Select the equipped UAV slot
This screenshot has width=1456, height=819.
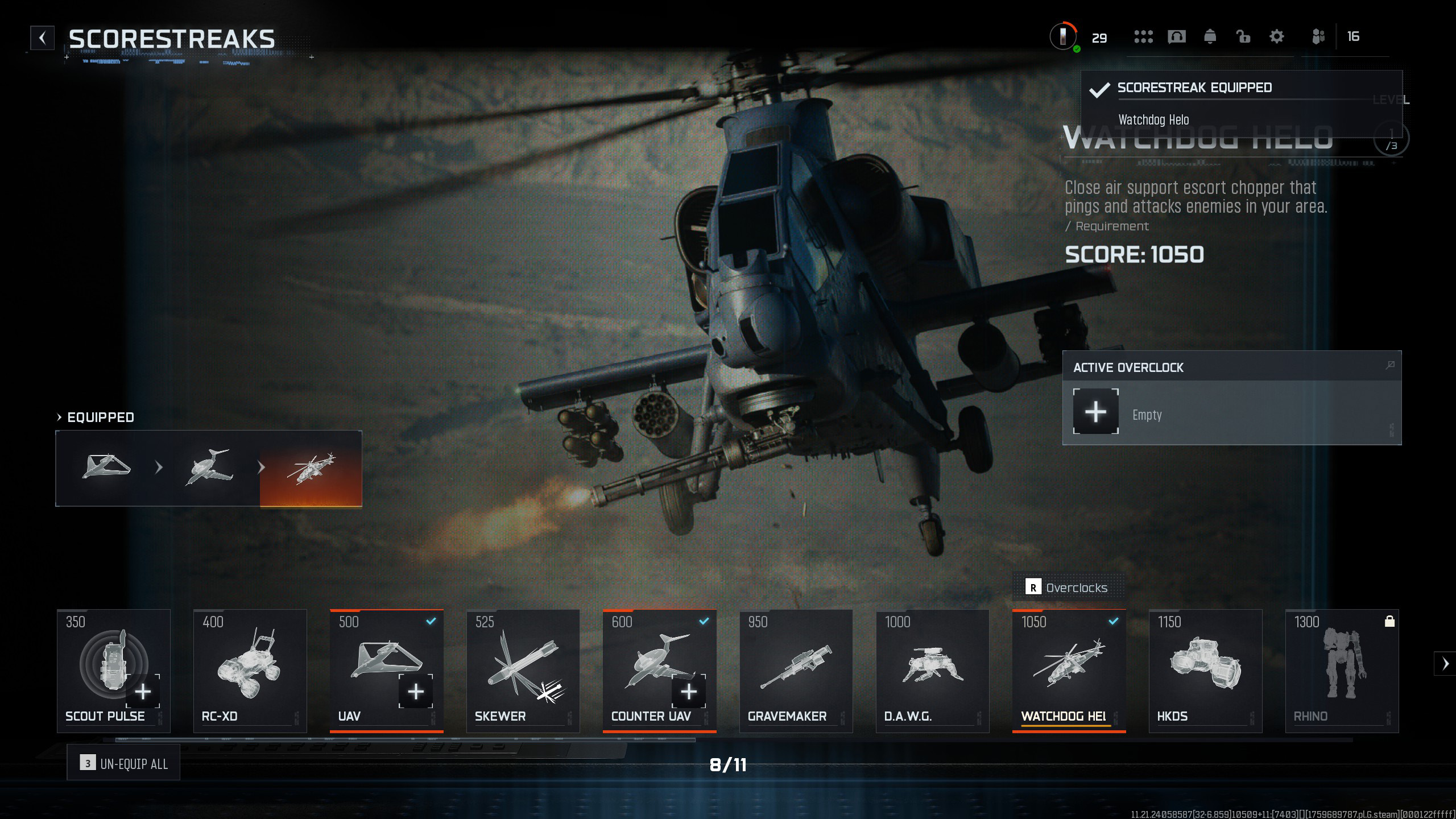pyautogui.click(x=106, y=468)
